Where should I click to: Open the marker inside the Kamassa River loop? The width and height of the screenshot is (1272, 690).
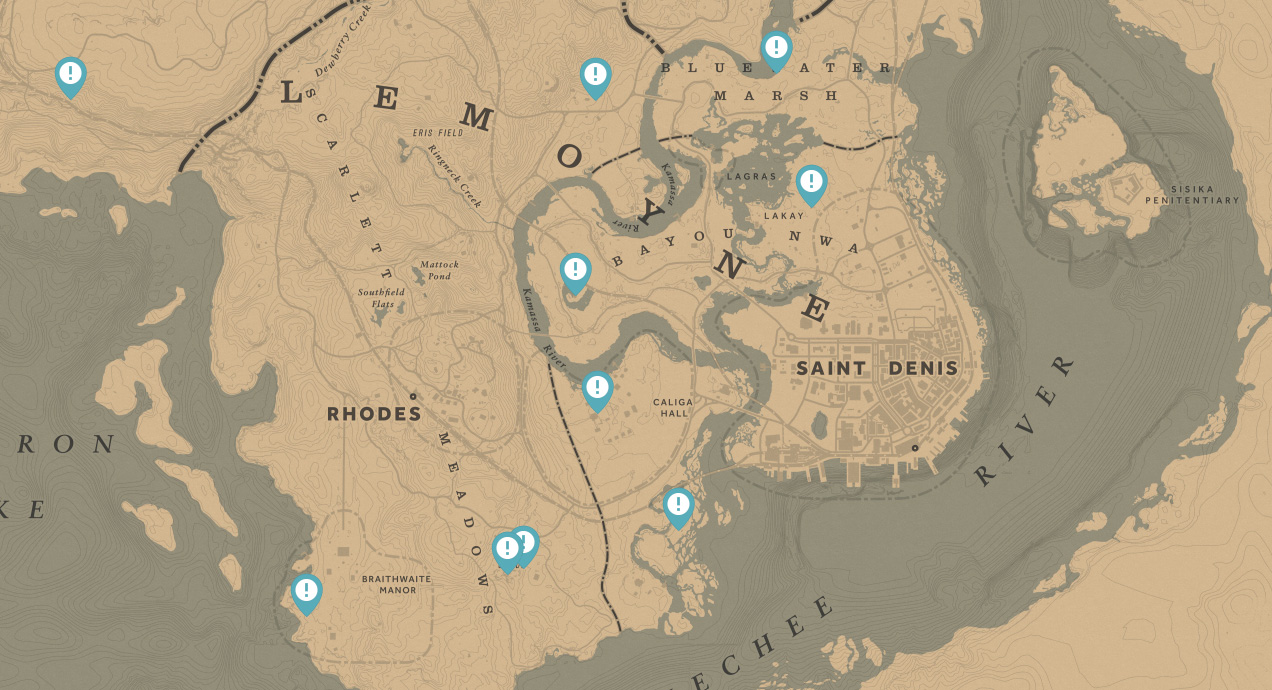pos(575,270)
